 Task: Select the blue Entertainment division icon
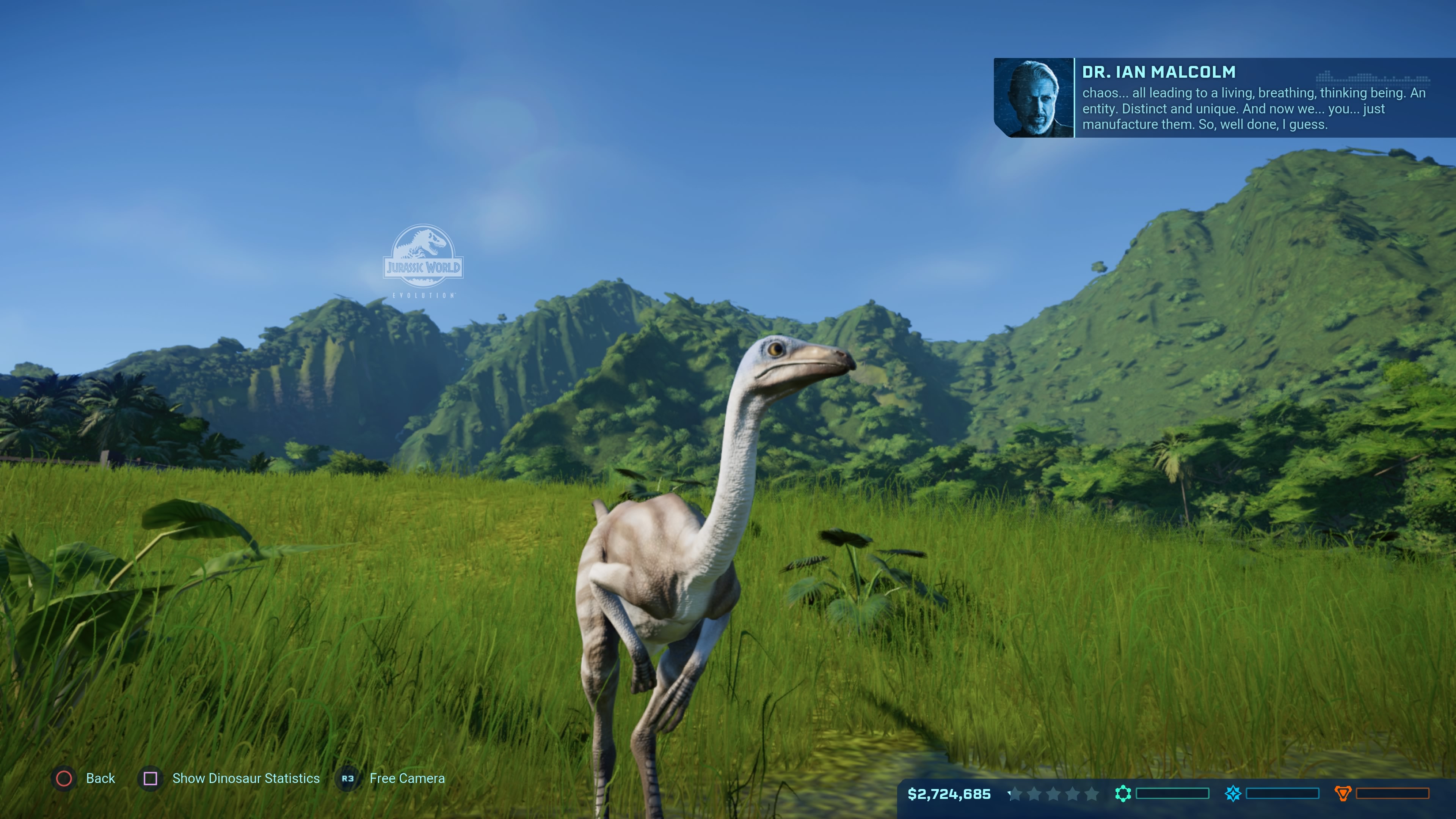tap(1233, 794)
